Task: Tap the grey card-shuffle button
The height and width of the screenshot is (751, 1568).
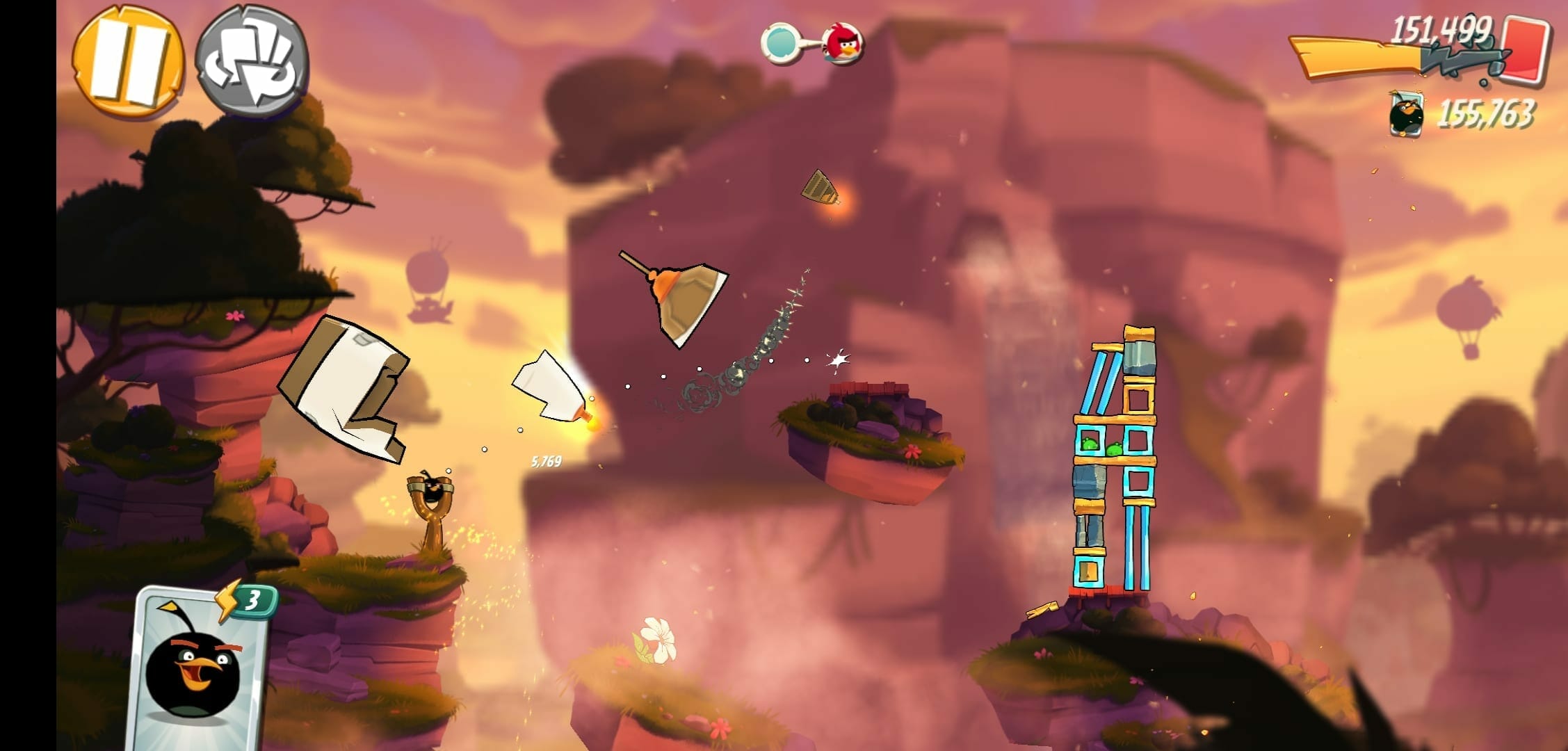Action: 252,60
